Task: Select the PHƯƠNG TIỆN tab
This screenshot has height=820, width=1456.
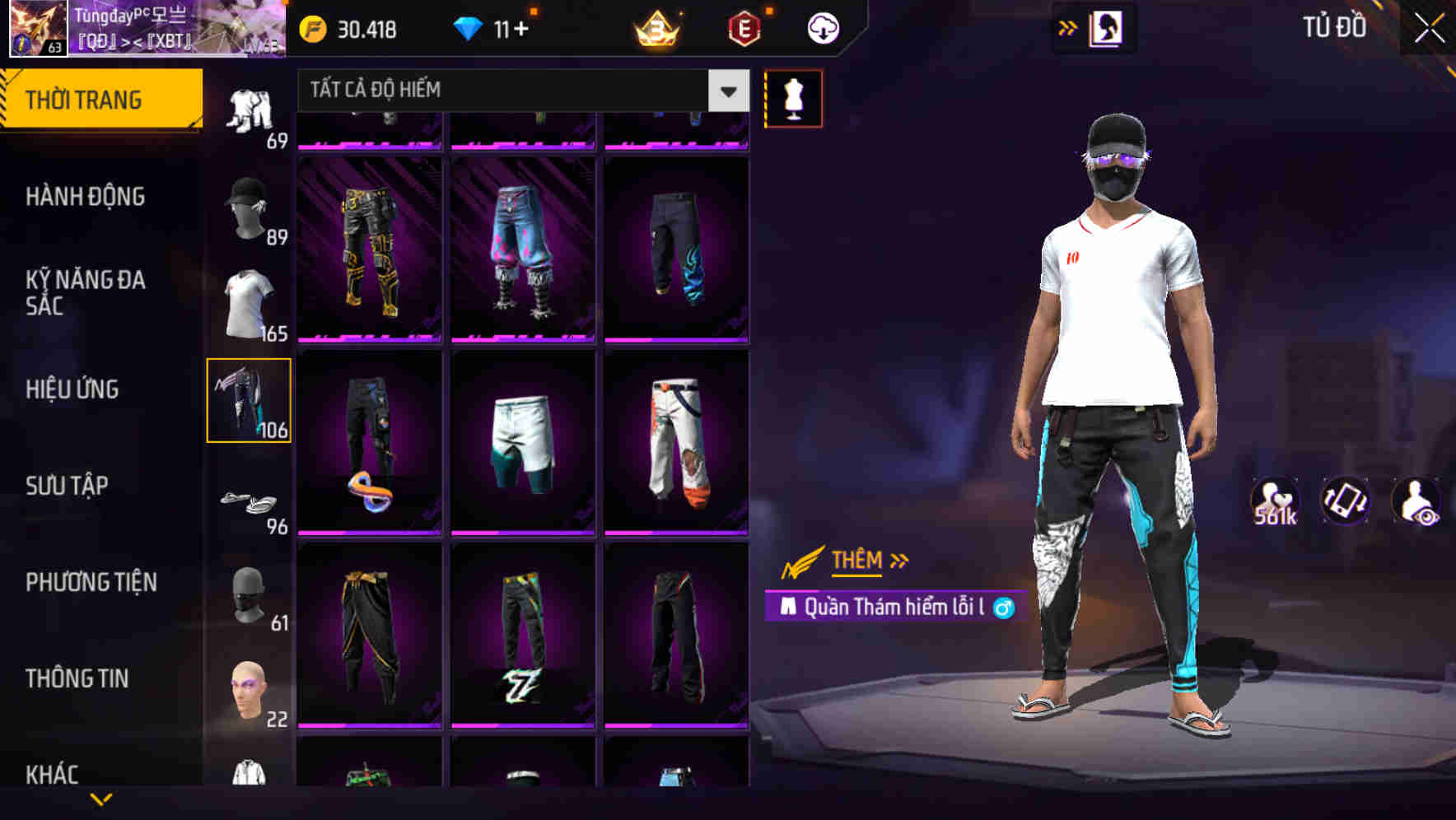Action: coord(92,582)
